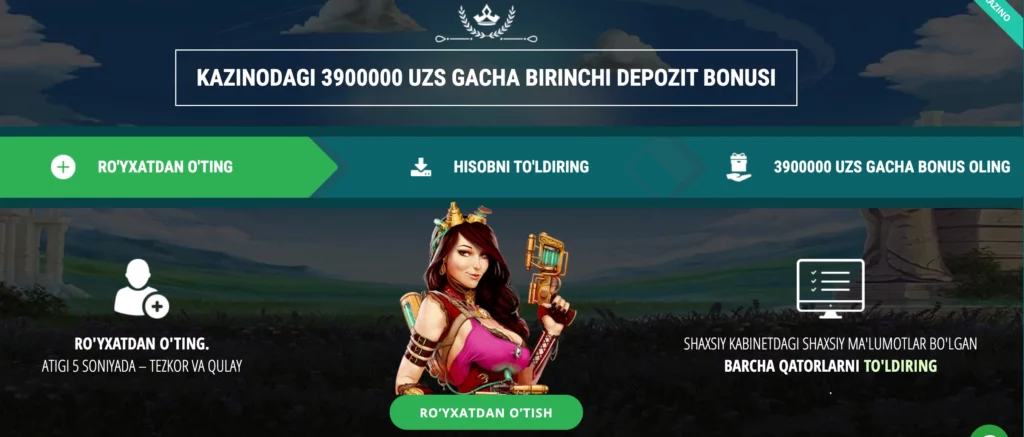The image size is (1024, 437).
Task: Click the user registration silhouette icon
Action: (140, 289)
